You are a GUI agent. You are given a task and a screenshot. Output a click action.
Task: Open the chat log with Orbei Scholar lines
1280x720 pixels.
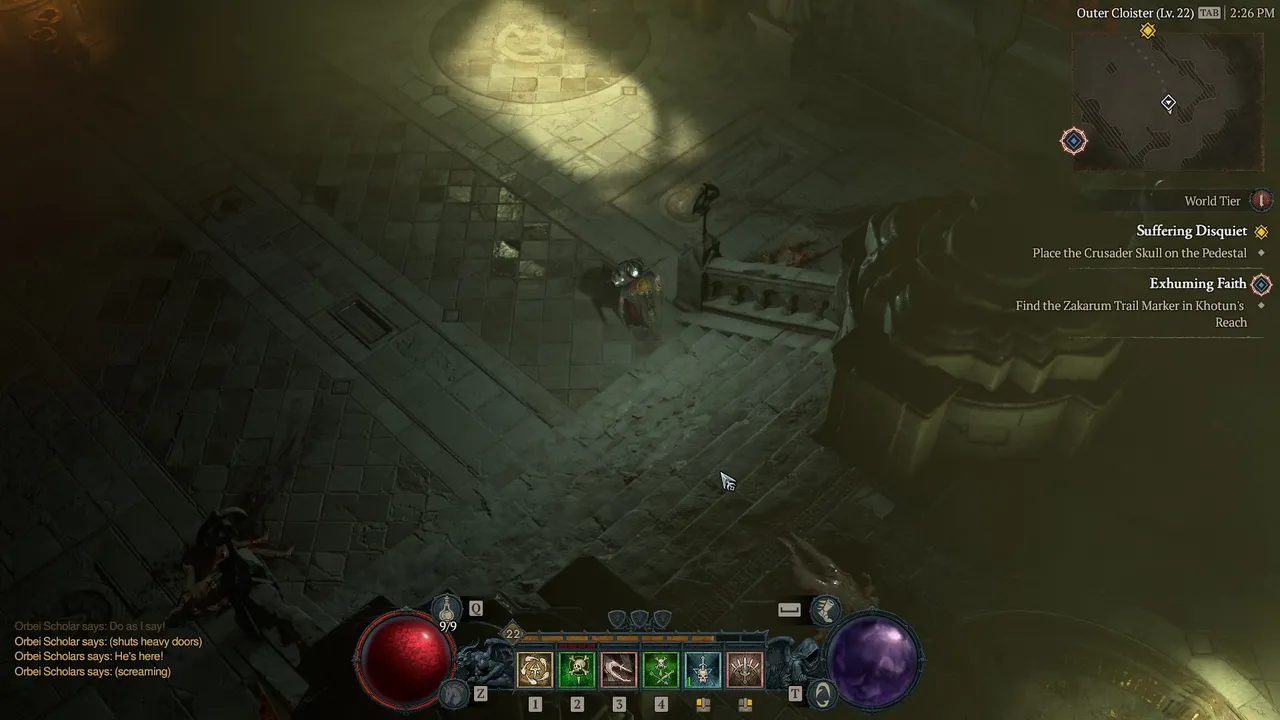(x=108, y=649)
